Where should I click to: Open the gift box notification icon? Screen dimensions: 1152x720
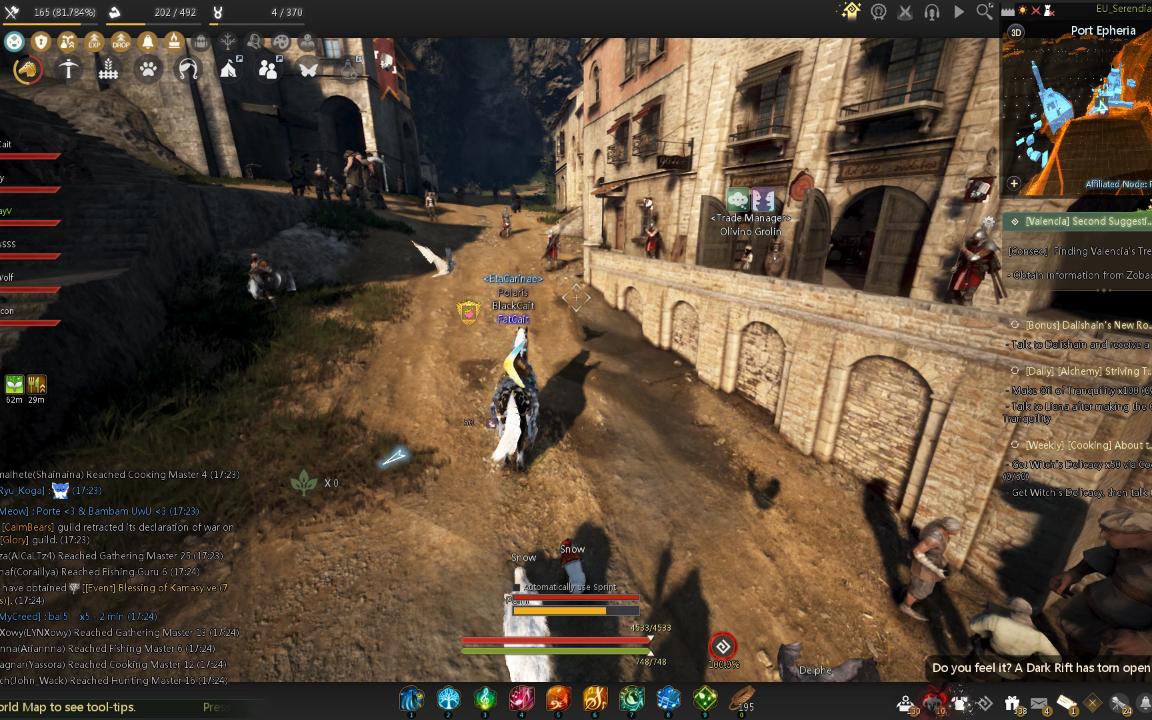pyautogui.click(x=1012, y=703)
